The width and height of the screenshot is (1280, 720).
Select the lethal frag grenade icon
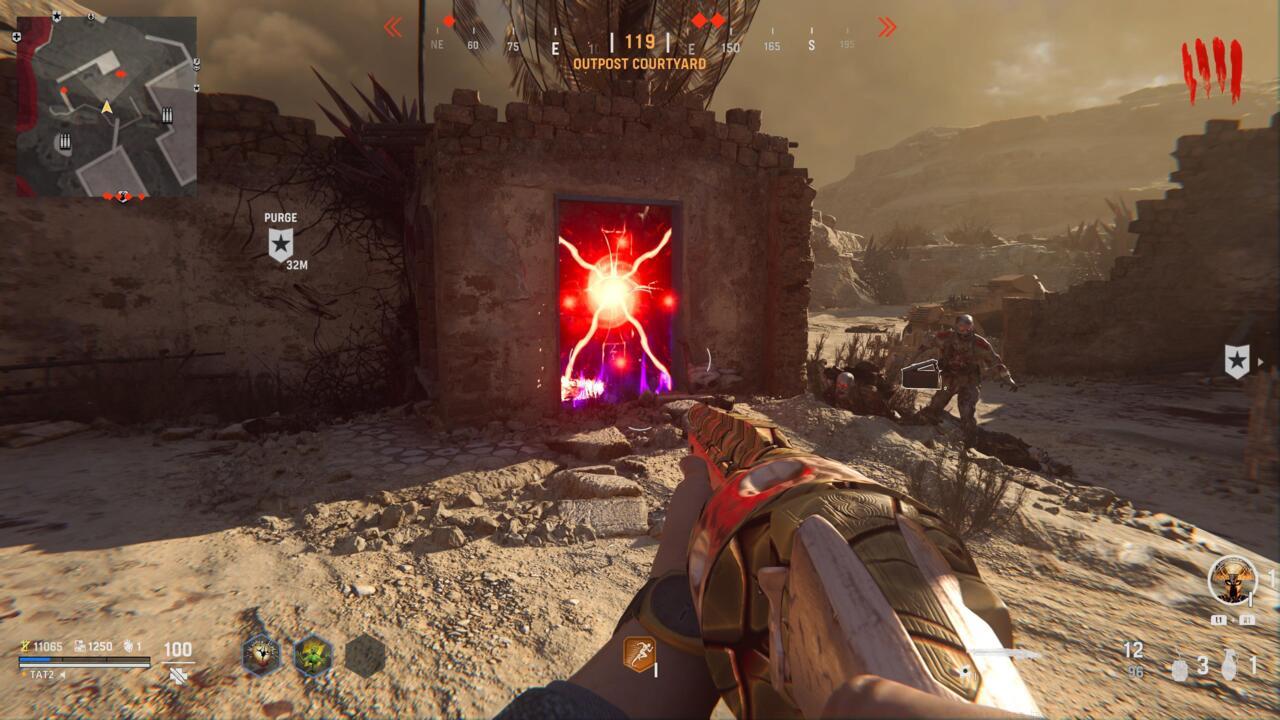pyautogui.click(x=1229, y=666)
